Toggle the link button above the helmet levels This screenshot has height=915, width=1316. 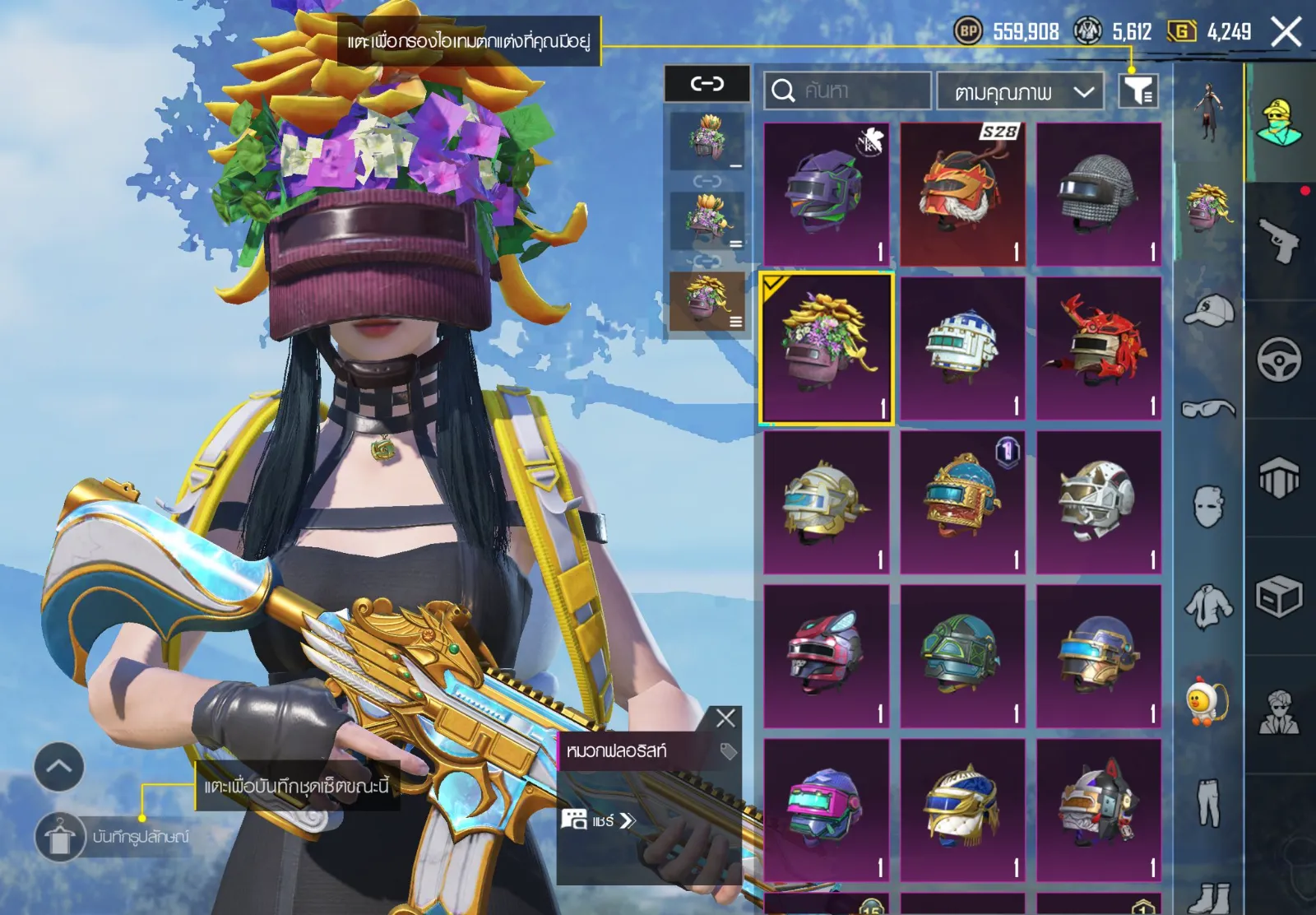tap(707, 83)
